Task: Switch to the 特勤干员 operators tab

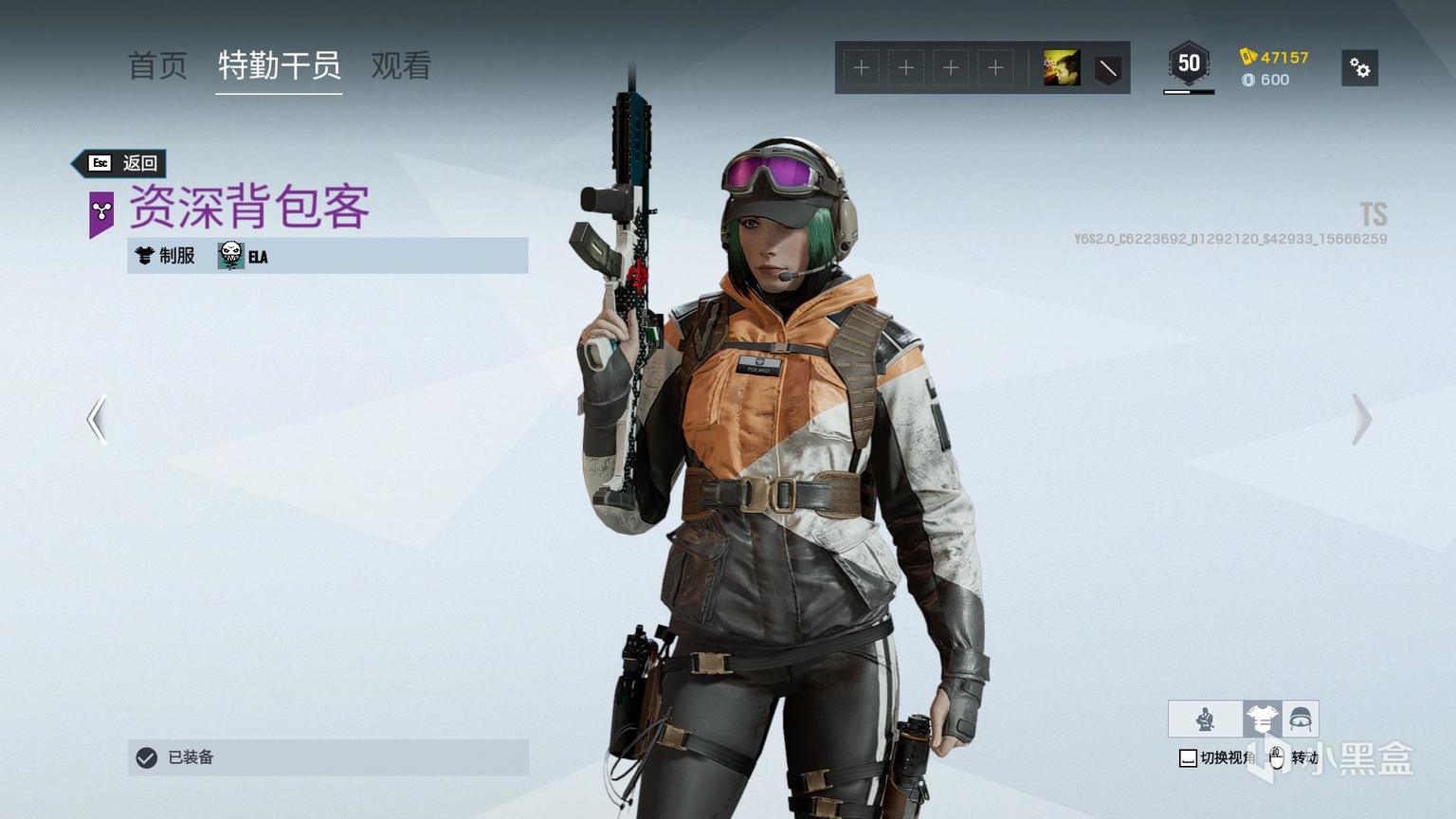Action: pyautogui.click(x=279, y=65)
